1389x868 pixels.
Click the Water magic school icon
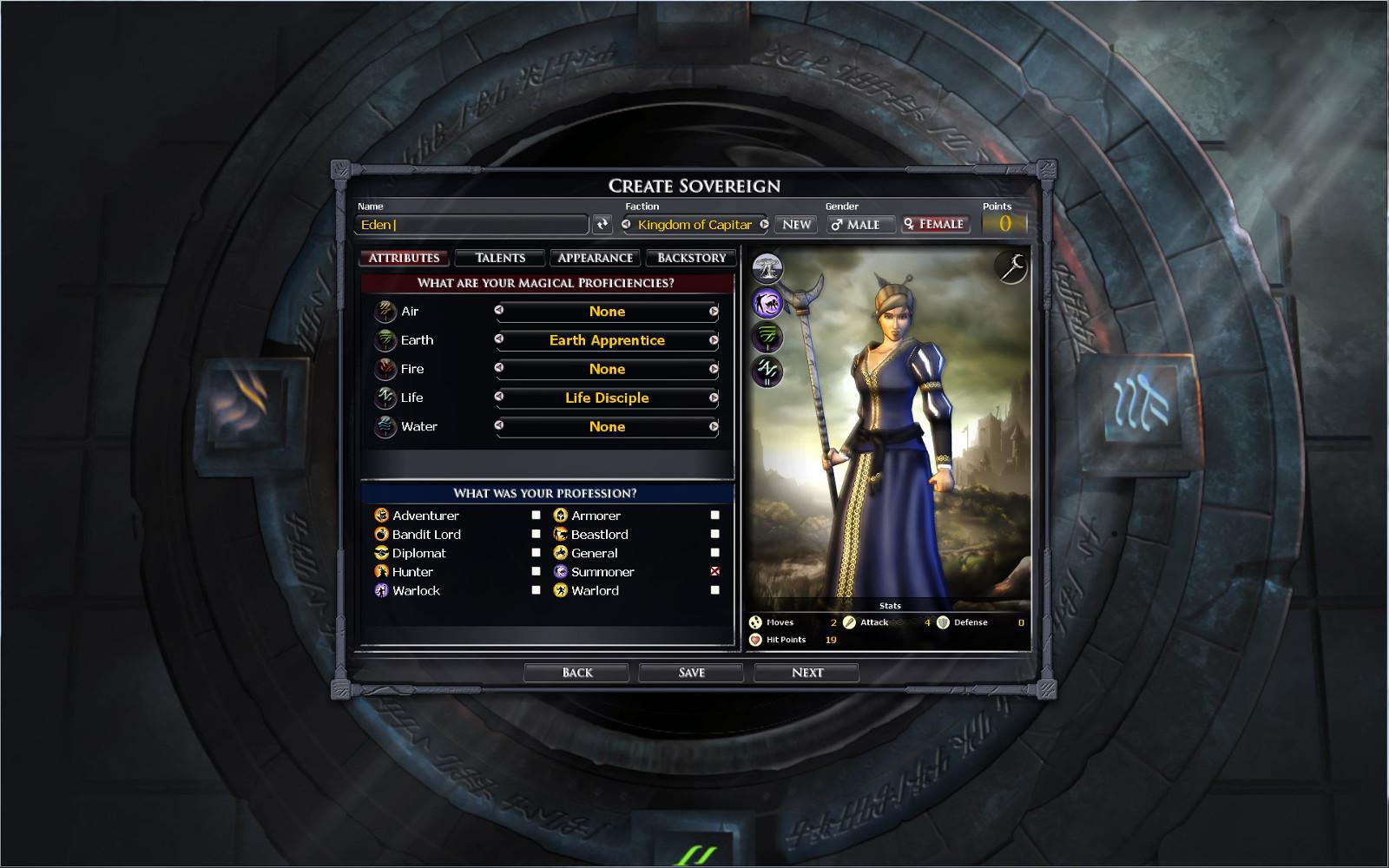click(383, 426)
